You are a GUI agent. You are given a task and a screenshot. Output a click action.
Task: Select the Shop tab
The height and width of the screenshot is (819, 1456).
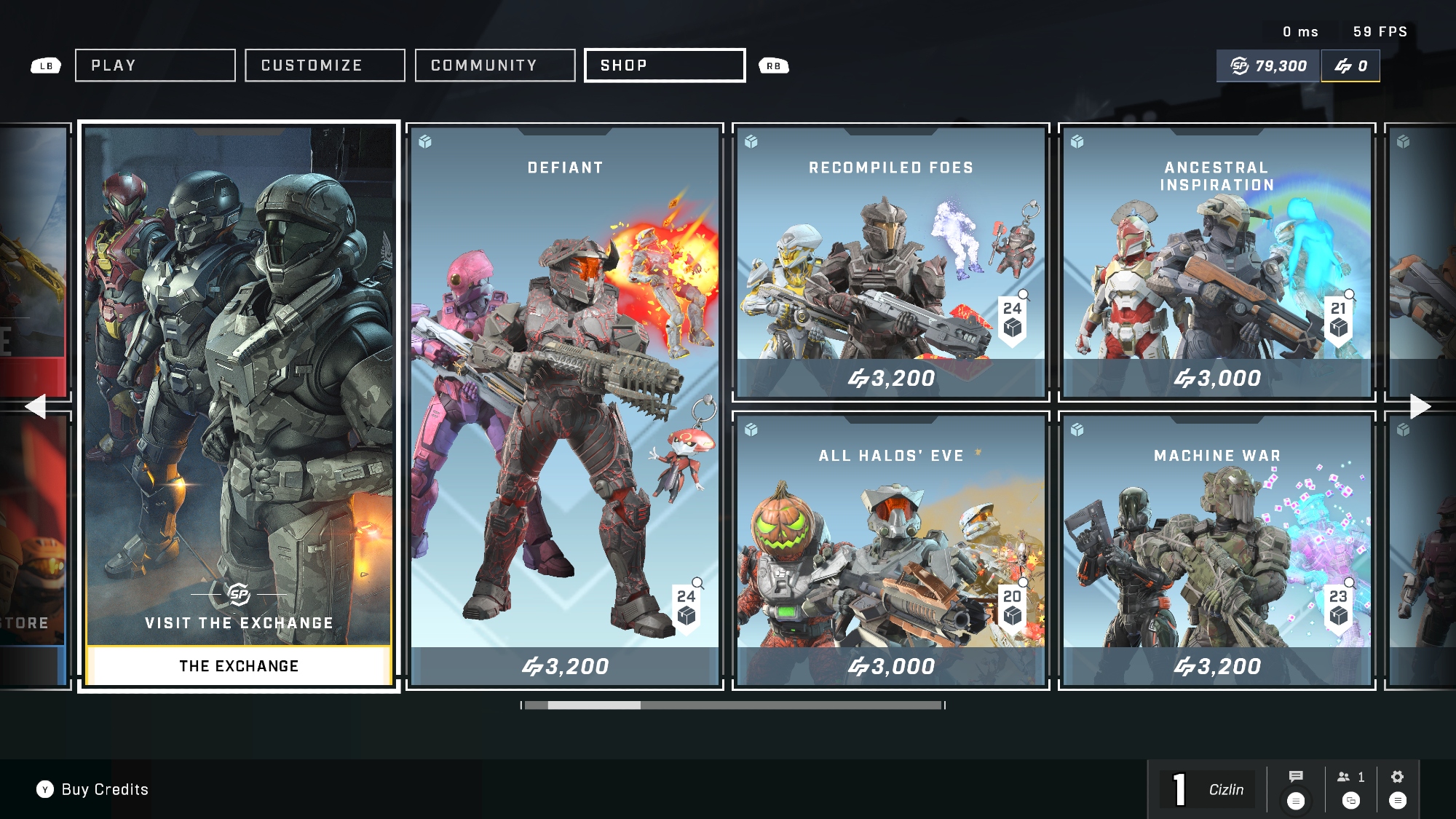coord(665,66)
